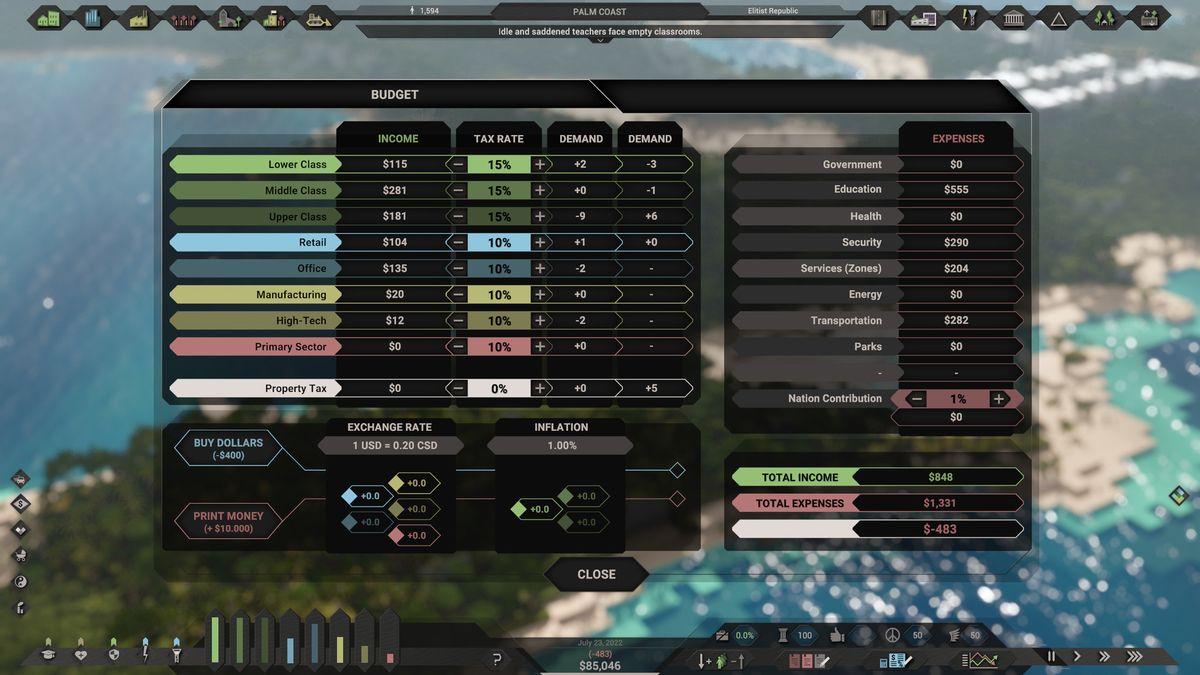The height and width of the screenshot is (675, 1200).
Task: Raise the Retail tax rate
Action: point(540,242)
